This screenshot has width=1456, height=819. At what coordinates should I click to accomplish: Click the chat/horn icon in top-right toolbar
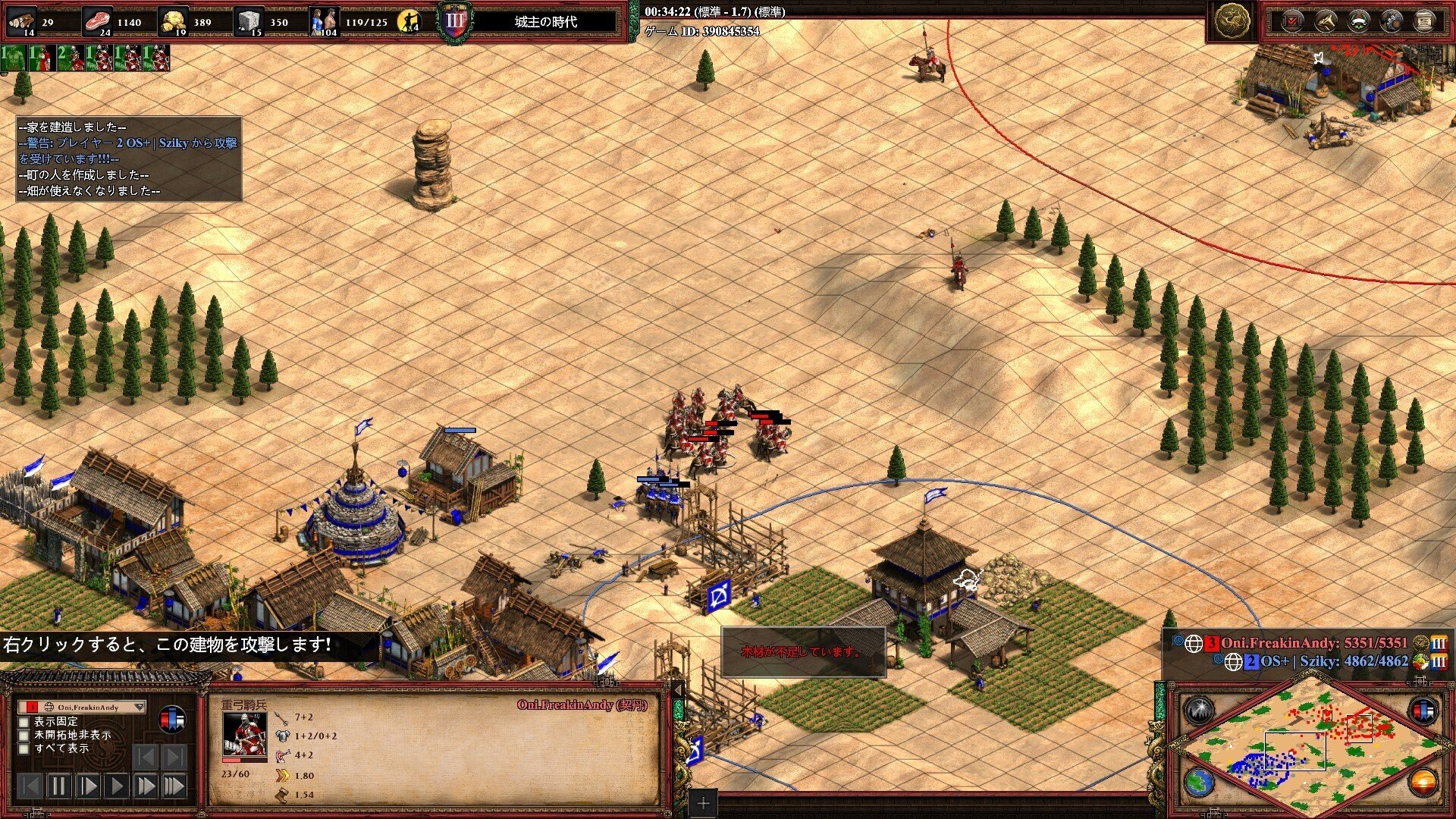tap(1326, 20)
